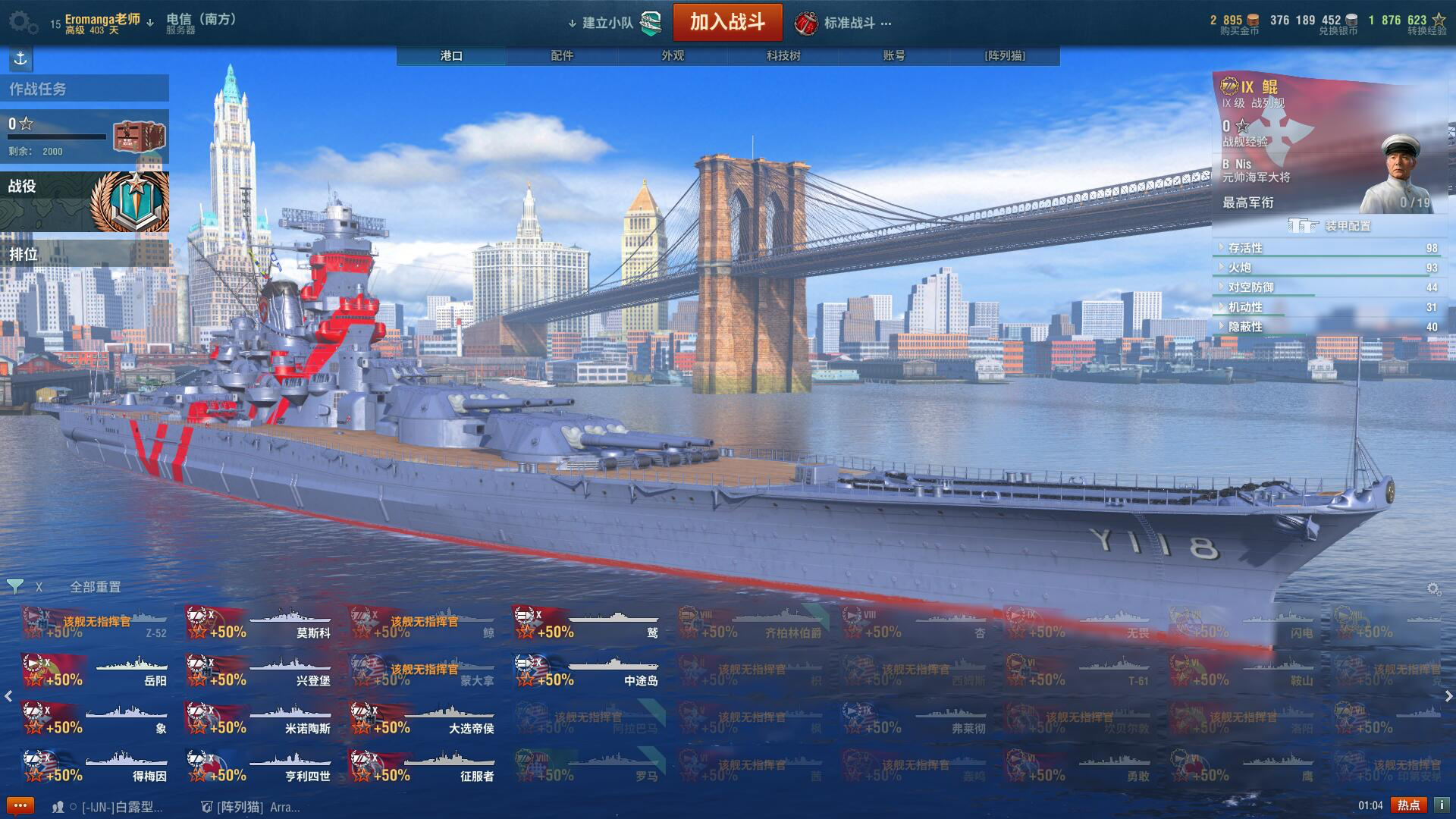
Task: Reset ship filters with 全部重置
Action: click(x=96, y=587)
